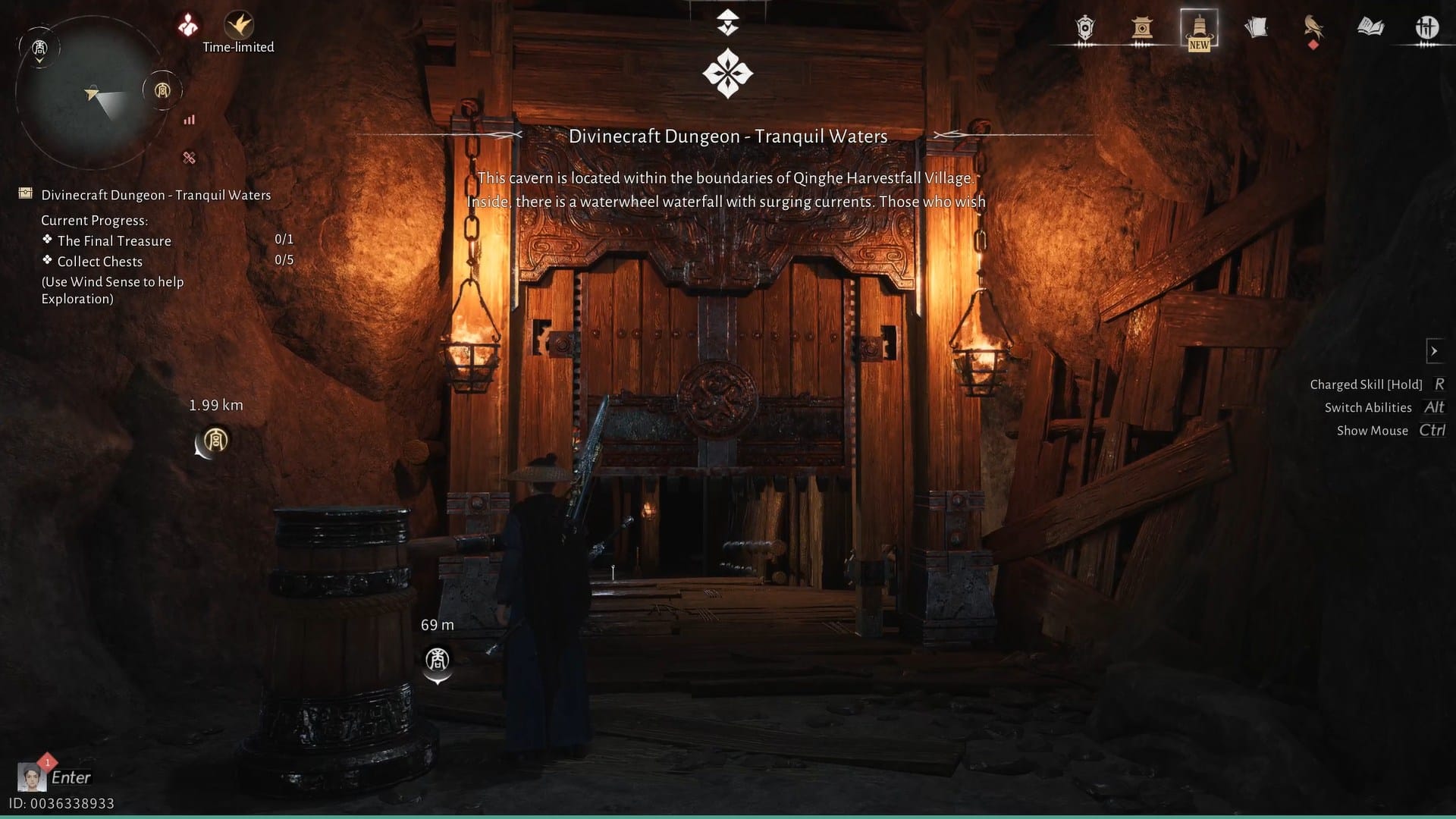Open the book/journal icon
This screenshot has height=819, width=1456.
pyautogui.click(x=1373, y=28)
